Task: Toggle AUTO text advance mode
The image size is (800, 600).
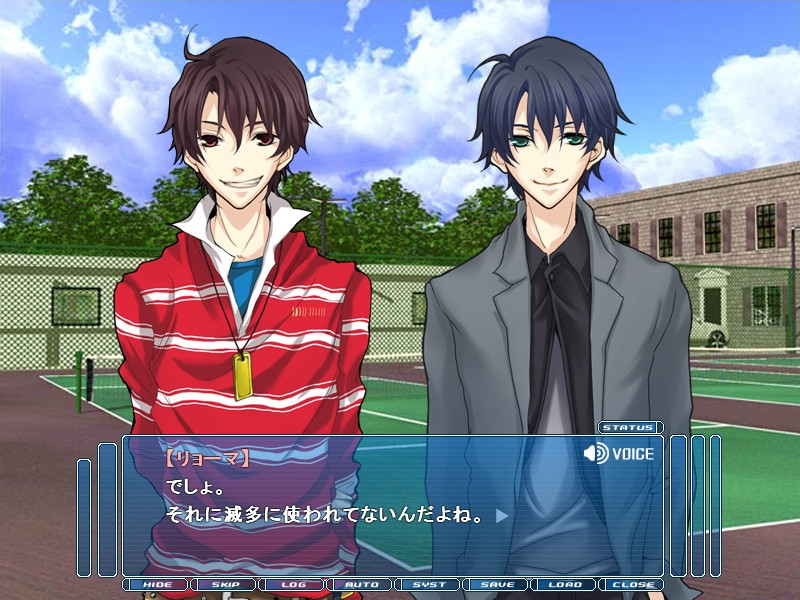Action: [361, 584]
